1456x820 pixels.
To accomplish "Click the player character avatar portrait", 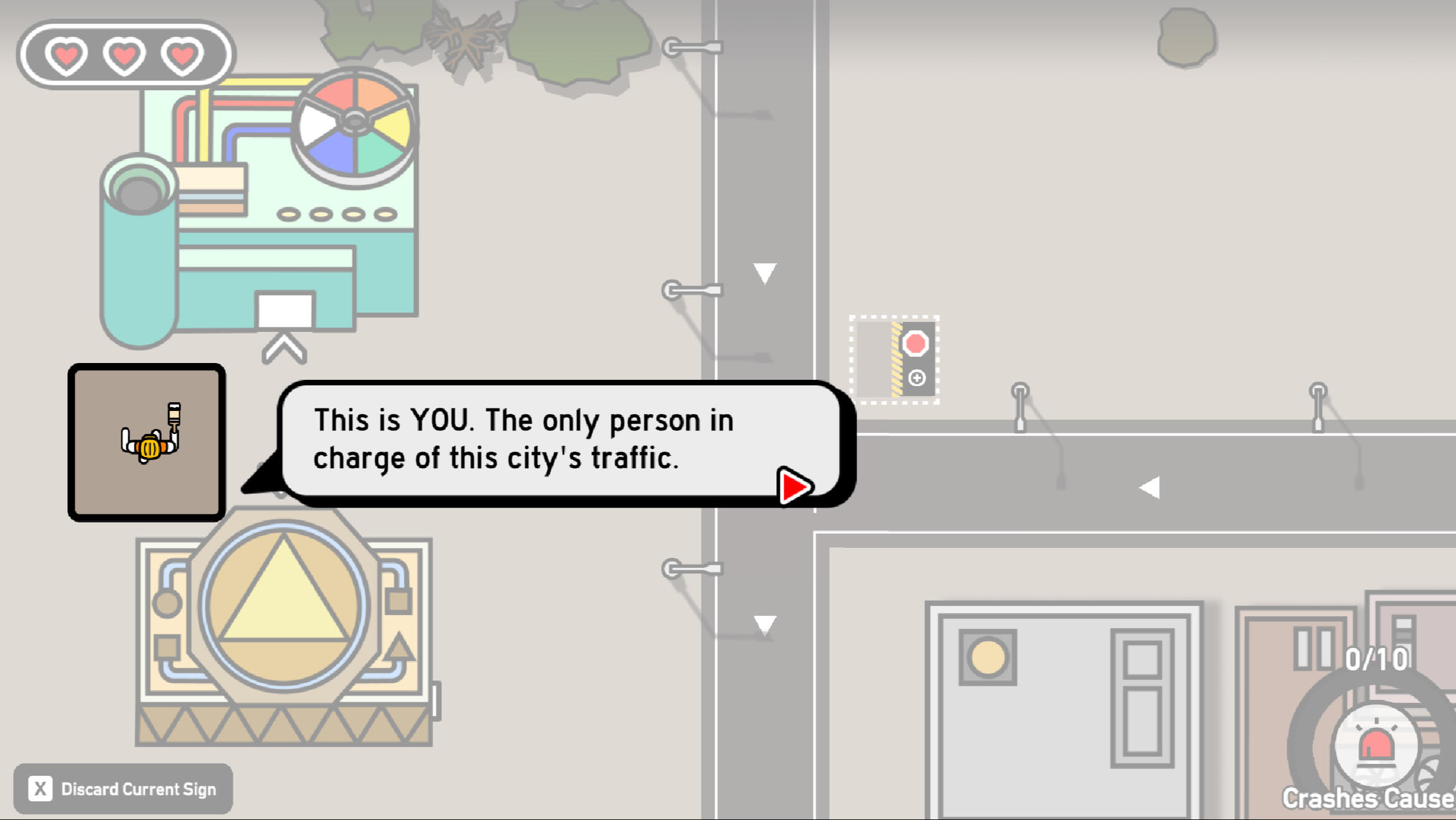I will click(x=149, y=441).
